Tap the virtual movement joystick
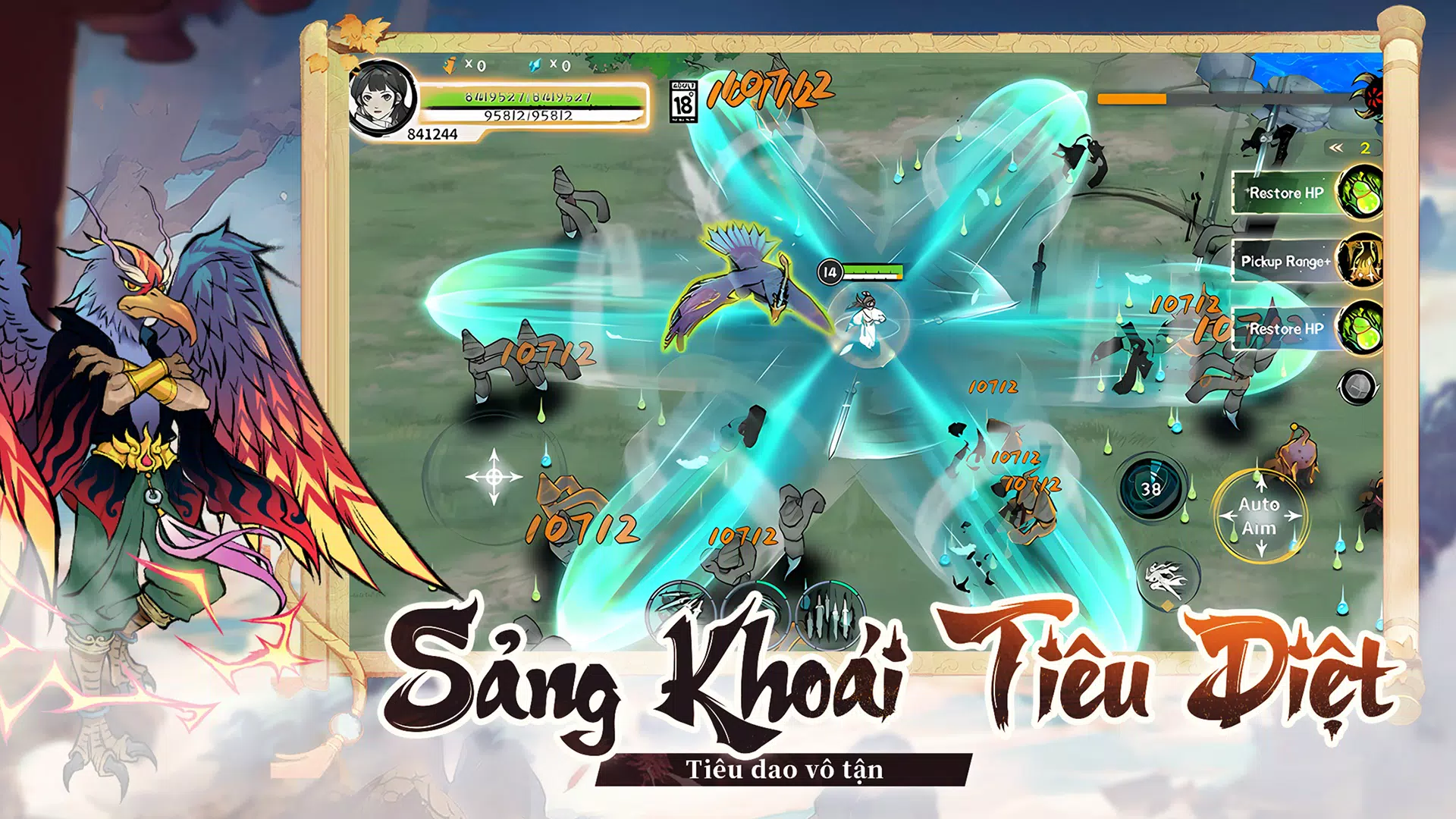The width and height of the screenshot is (1456, 819). coord(494,476)
